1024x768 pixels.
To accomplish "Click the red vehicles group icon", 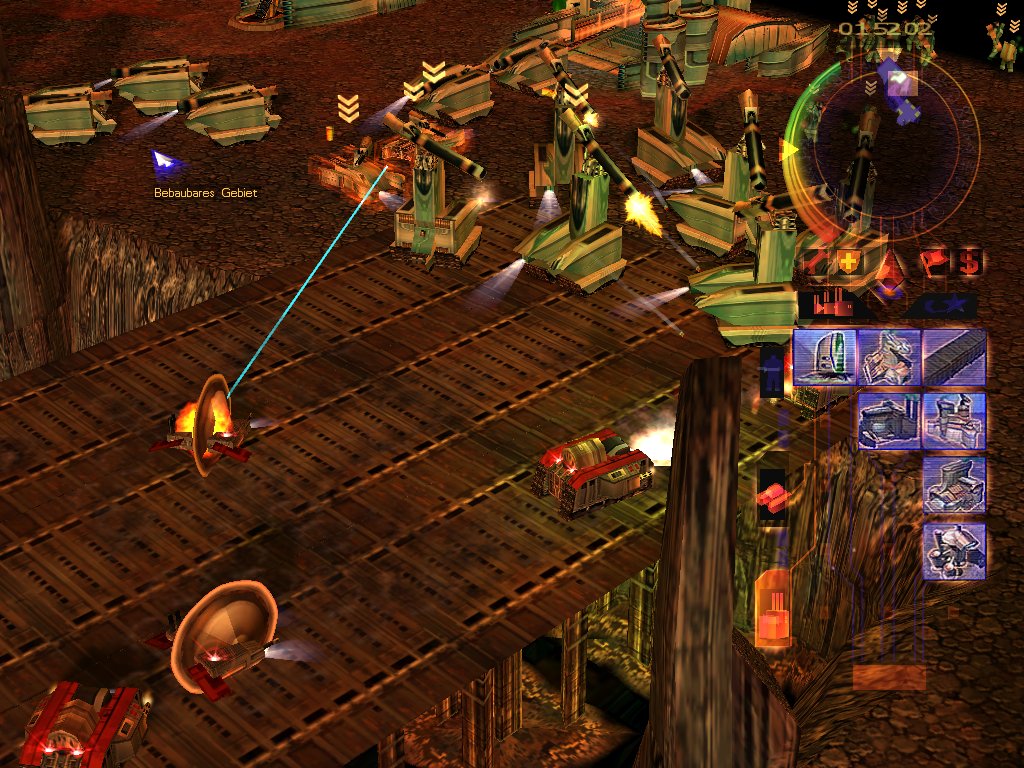I will 772,494.
